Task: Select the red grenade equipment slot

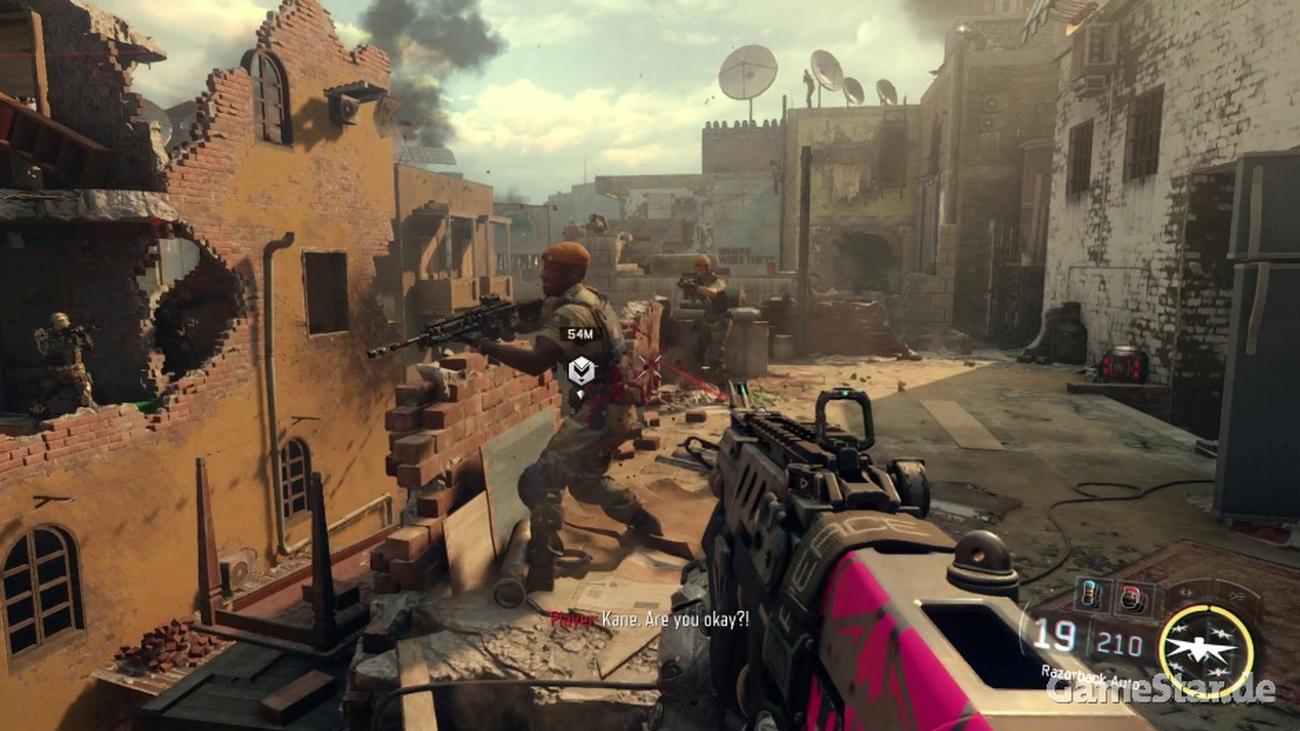Action: (x=1132, y=595)
